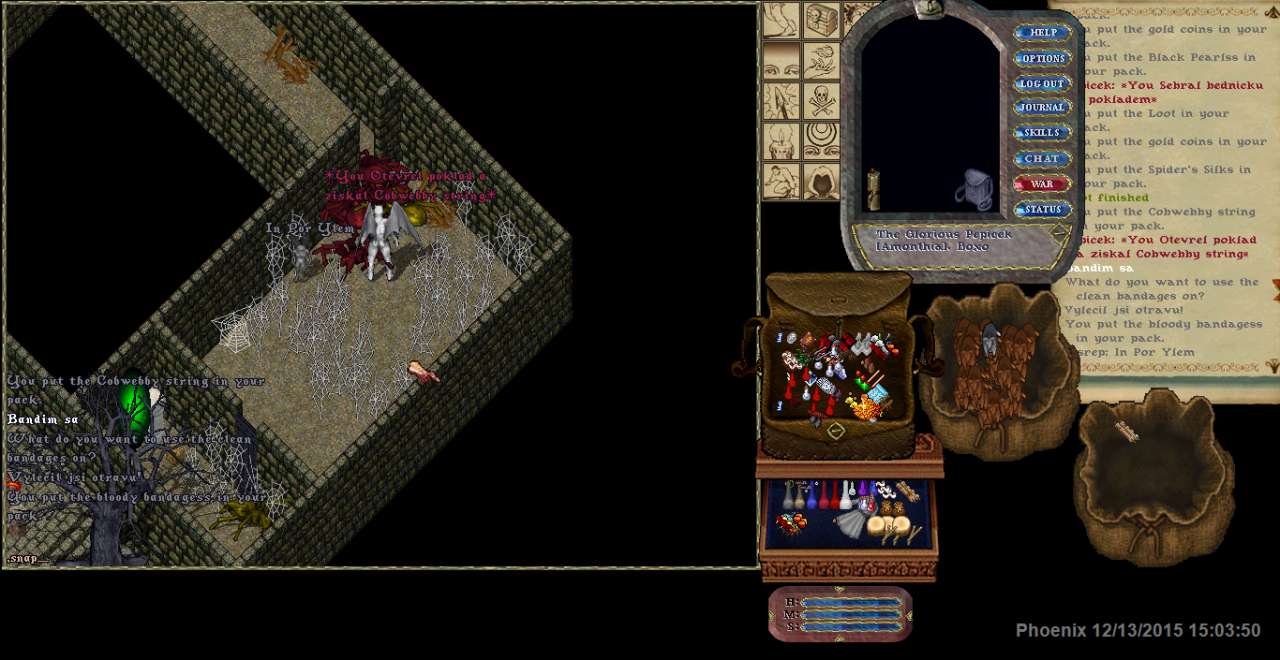
Task: Click the scroll icon on the paperdoll
Action: tap(873, 189)
